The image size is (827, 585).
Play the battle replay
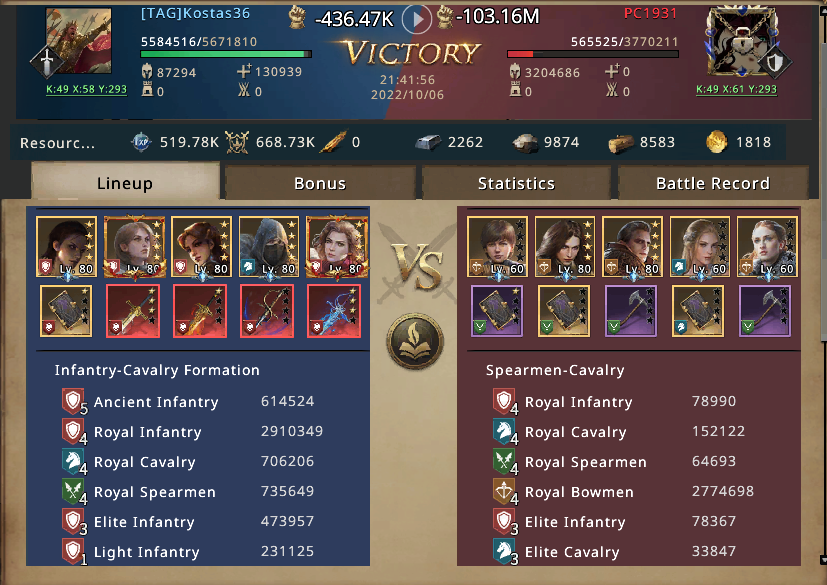[x=417, y=19]
